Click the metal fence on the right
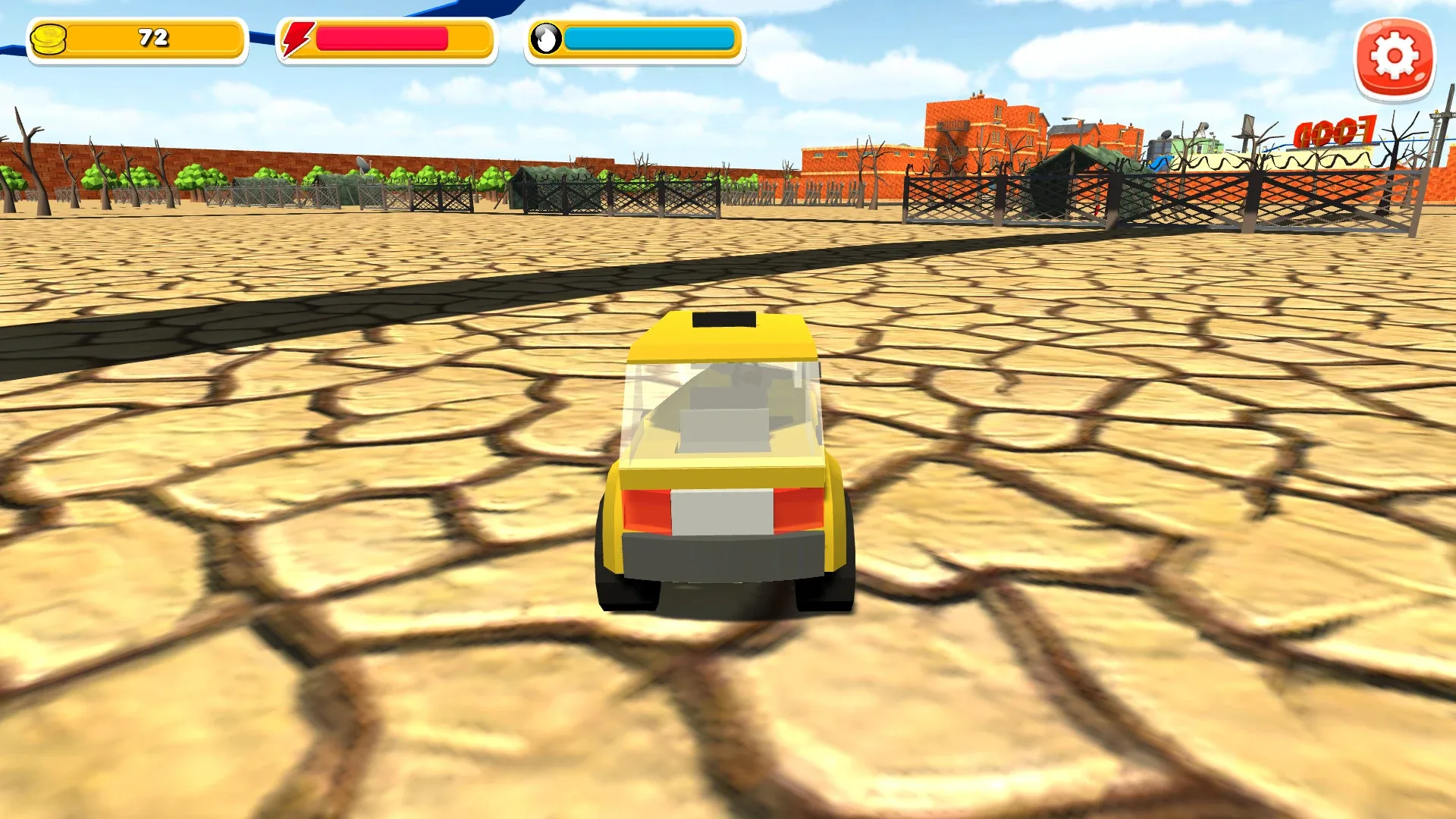Viewport: 1456px width, 819px height. pos(1213,201)
